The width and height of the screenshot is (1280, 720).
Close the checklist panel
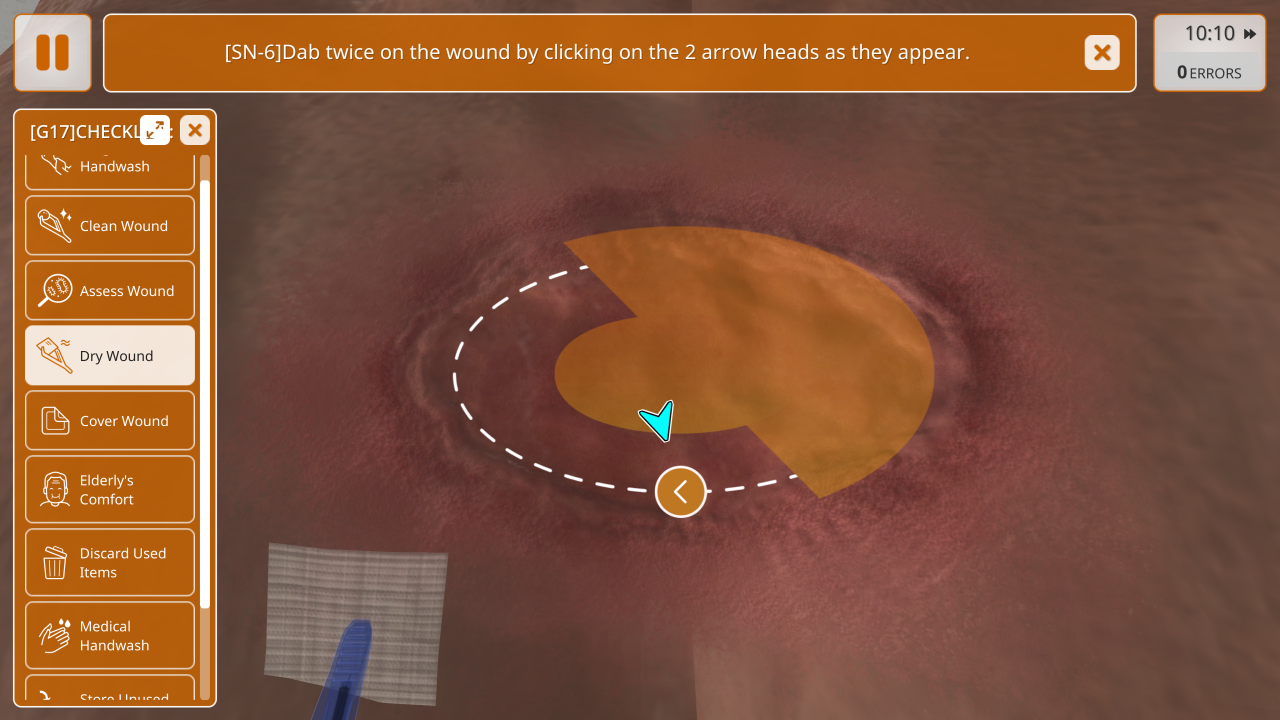click(x=195, y=130)
